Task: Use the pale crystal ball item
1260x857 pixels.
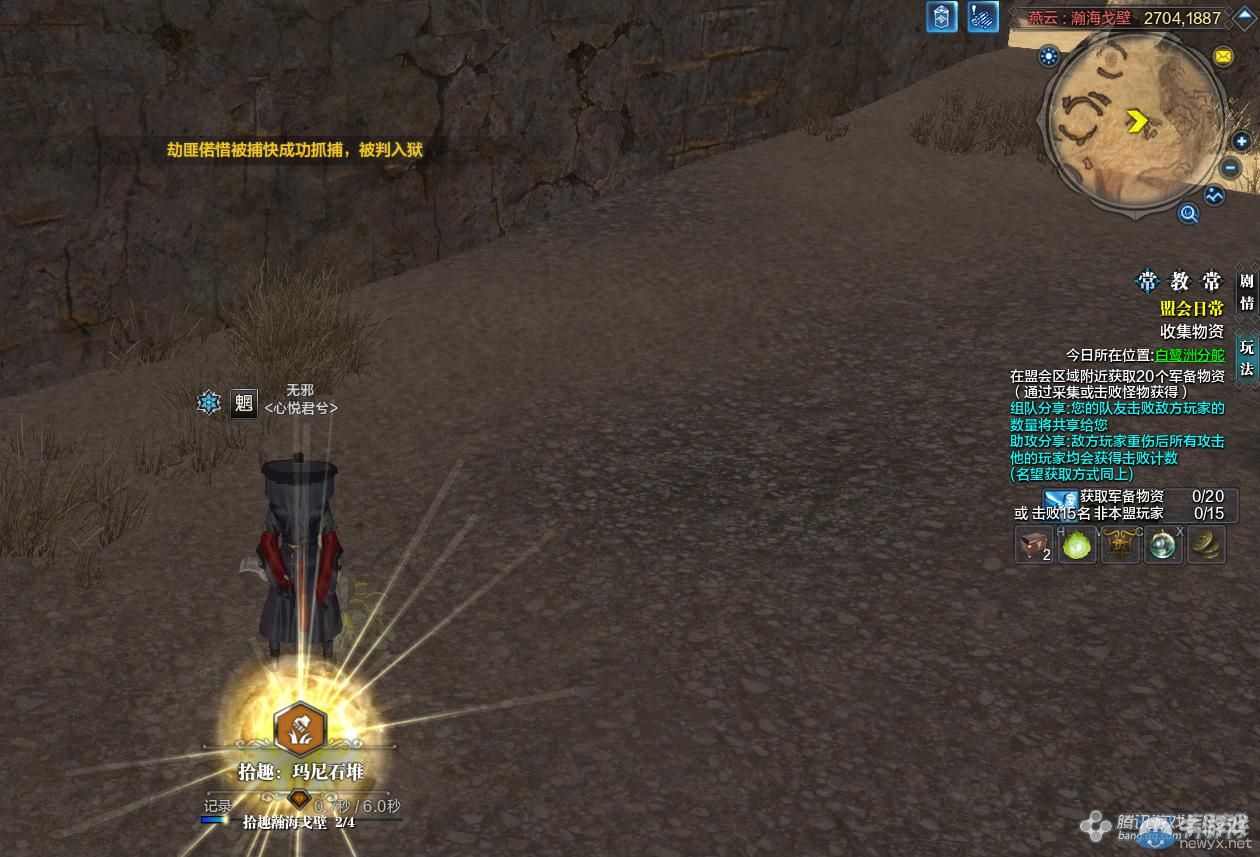Action: click(x=1163, y=545)
